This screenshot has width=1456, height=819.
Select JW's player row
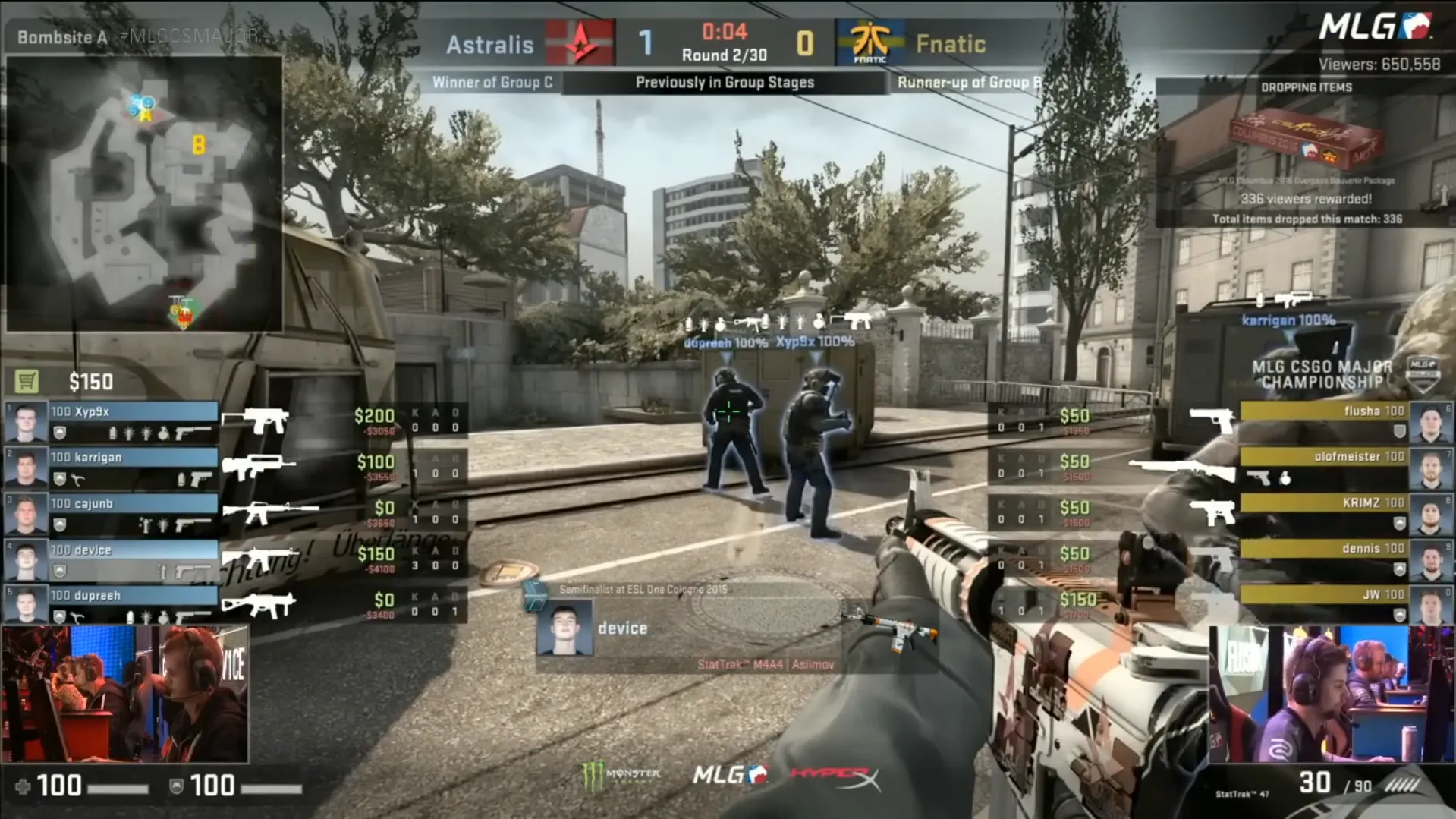point(1324,604)
